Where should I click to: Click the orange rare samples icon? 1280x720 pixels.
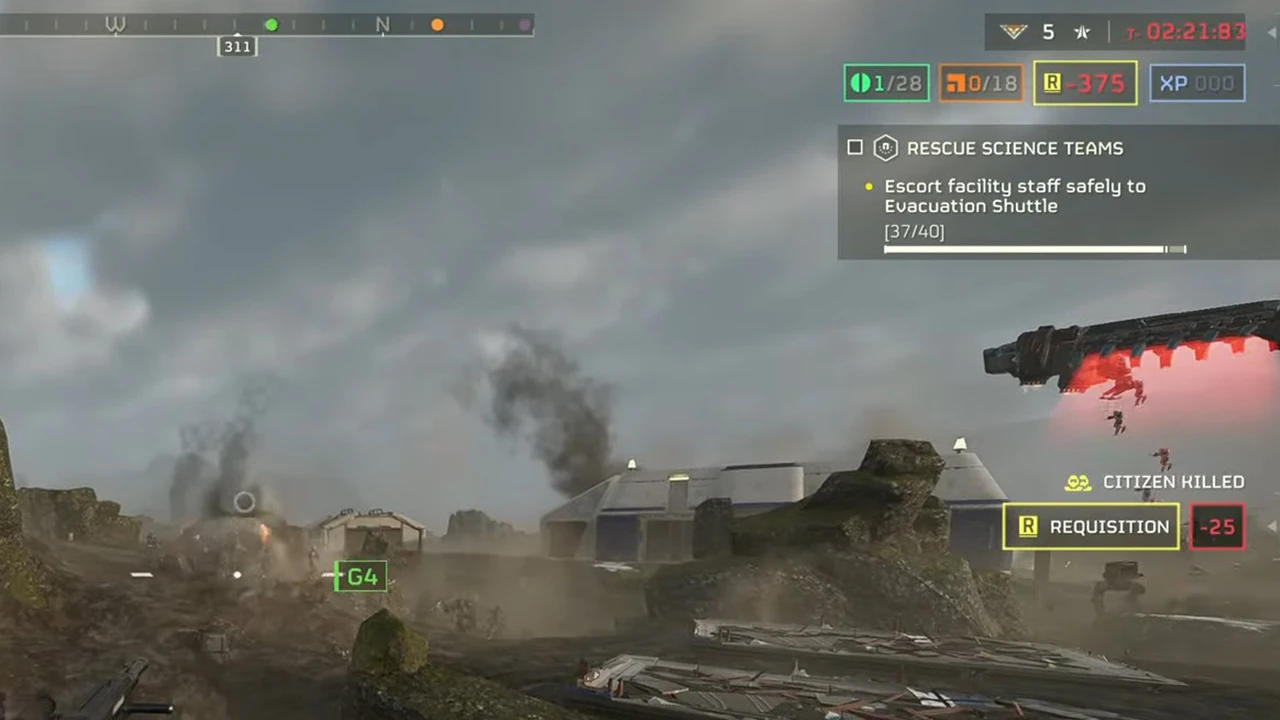955,83
